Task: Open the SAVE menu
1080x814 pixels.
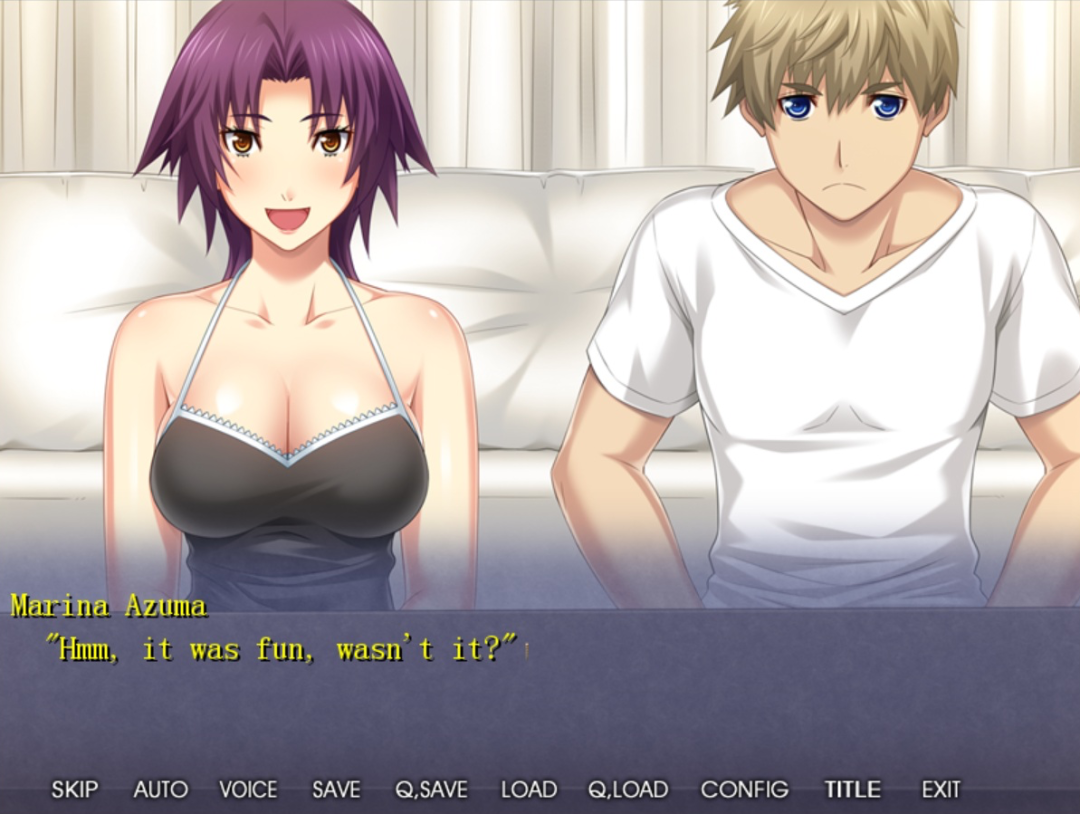Action: (x=336, y=790)
